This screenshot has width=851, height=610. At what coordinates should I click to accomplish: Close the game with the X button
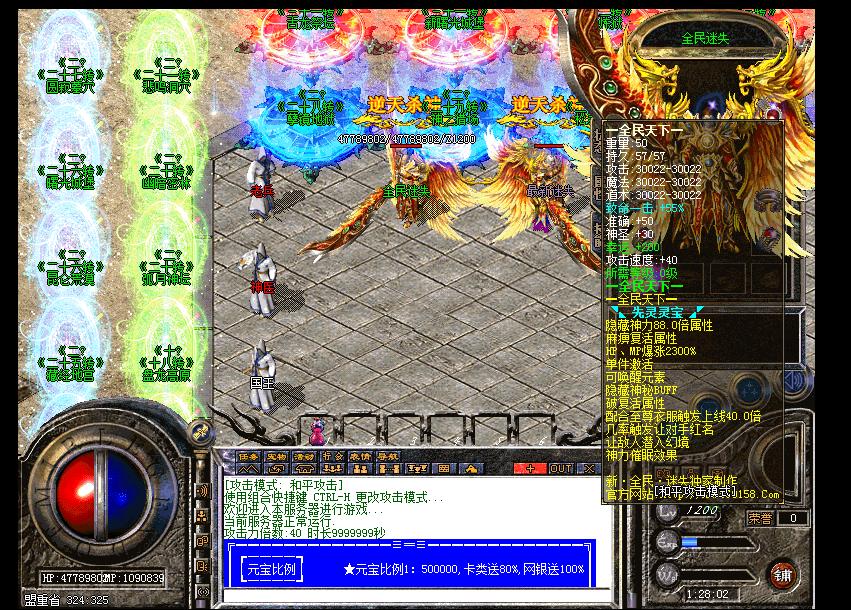coord(586,467)
